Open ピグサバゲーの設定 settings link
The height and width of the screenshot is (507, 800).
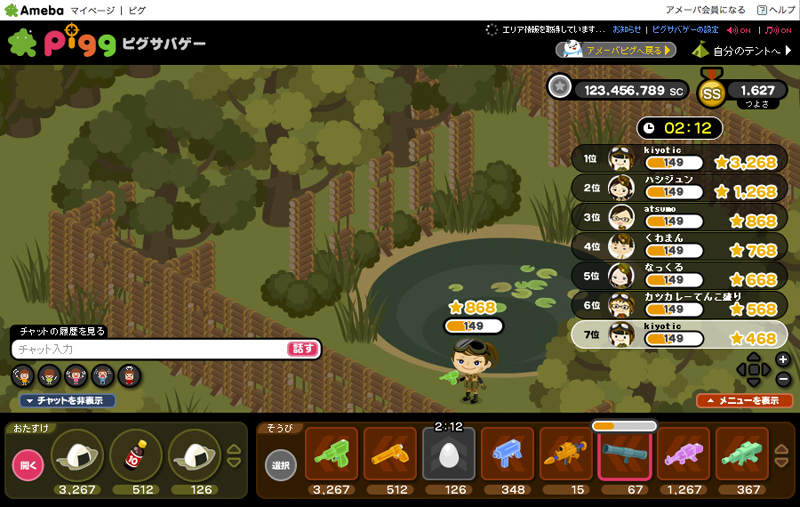tap(685, 30)
